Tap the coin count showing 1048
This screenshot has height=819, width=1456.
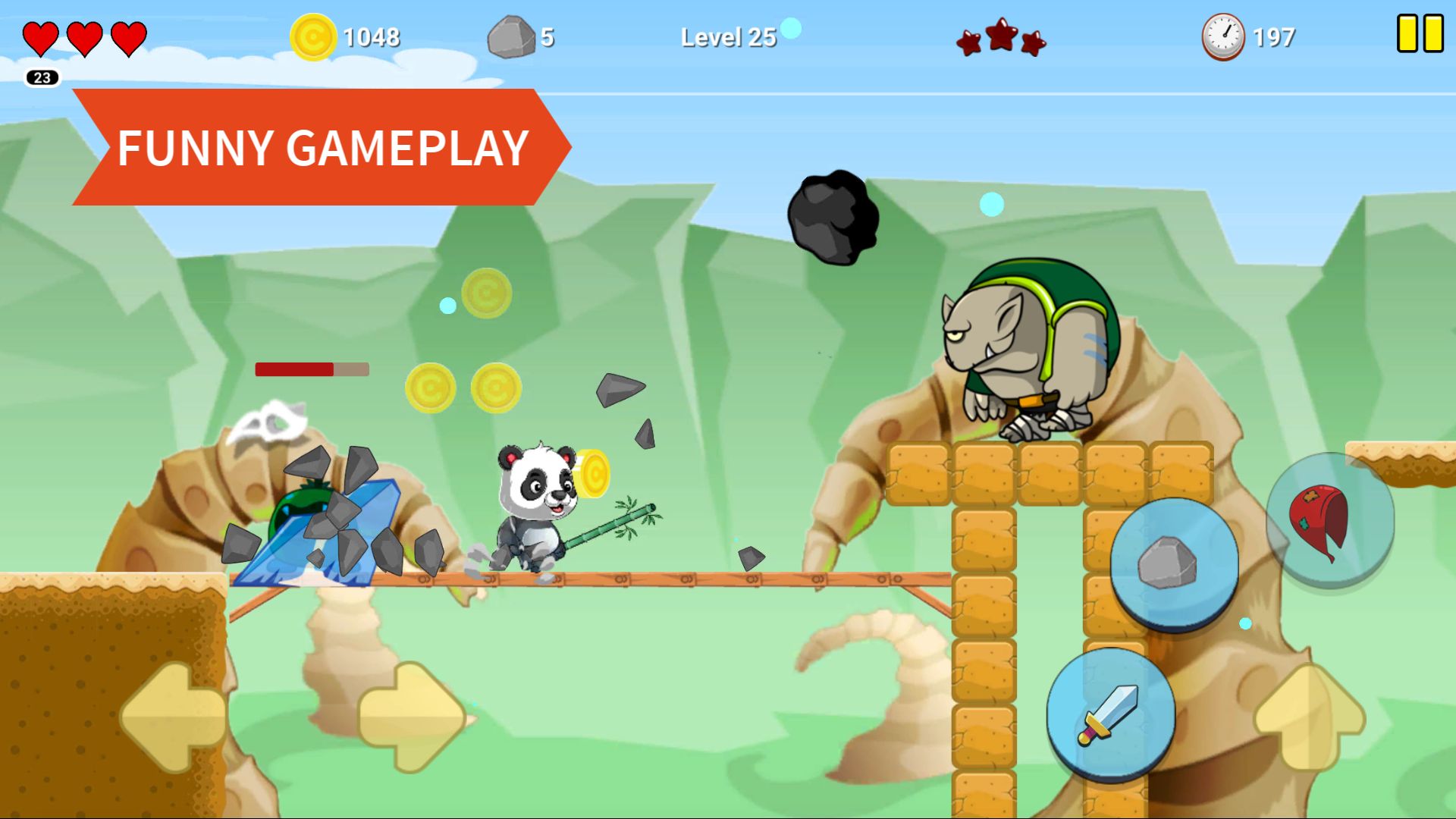click(372, 35)
